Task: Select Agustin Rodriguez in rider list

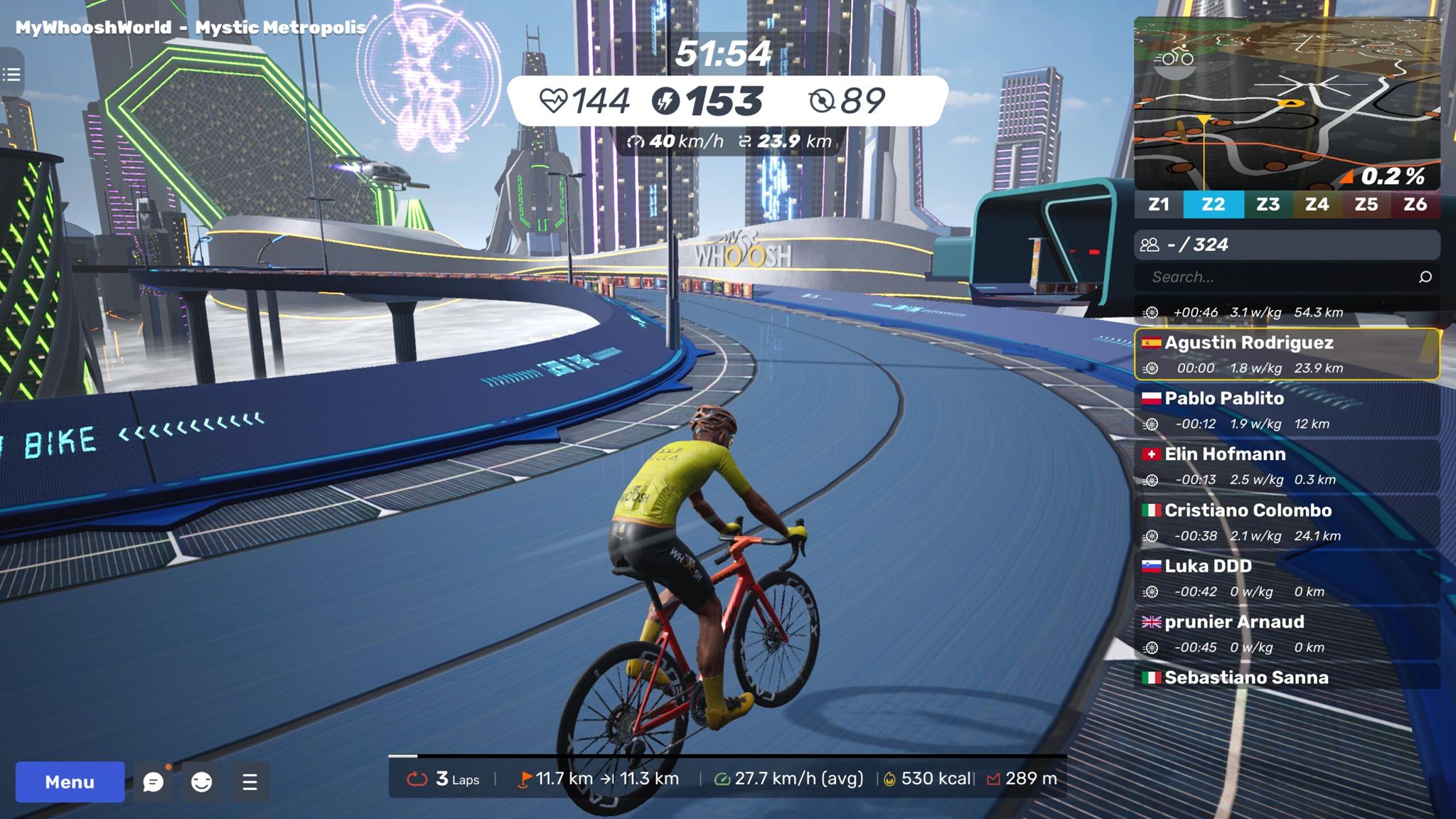Action: tap(1287, 354)
